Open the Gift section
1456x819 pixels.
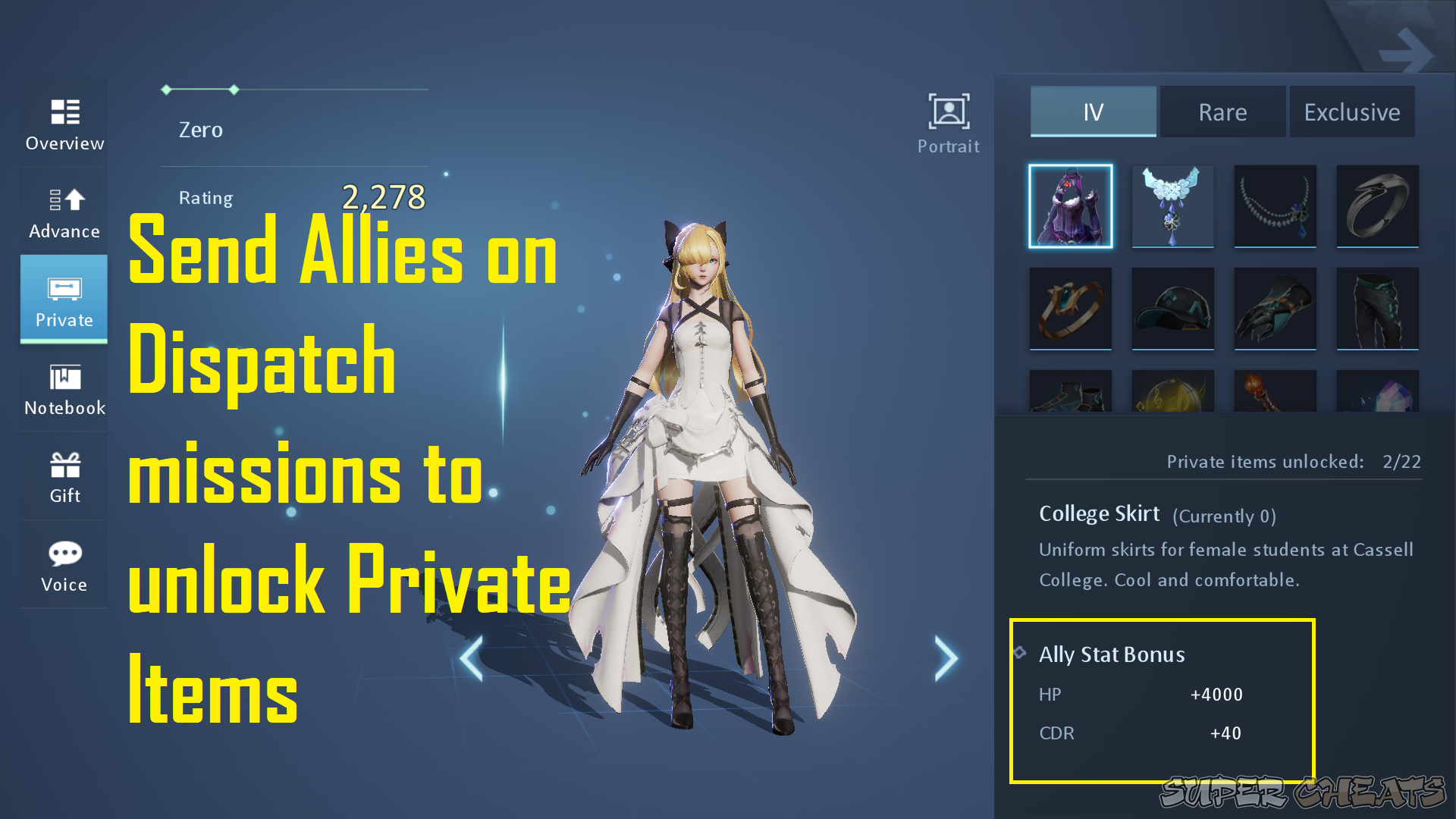coord(64,476)
